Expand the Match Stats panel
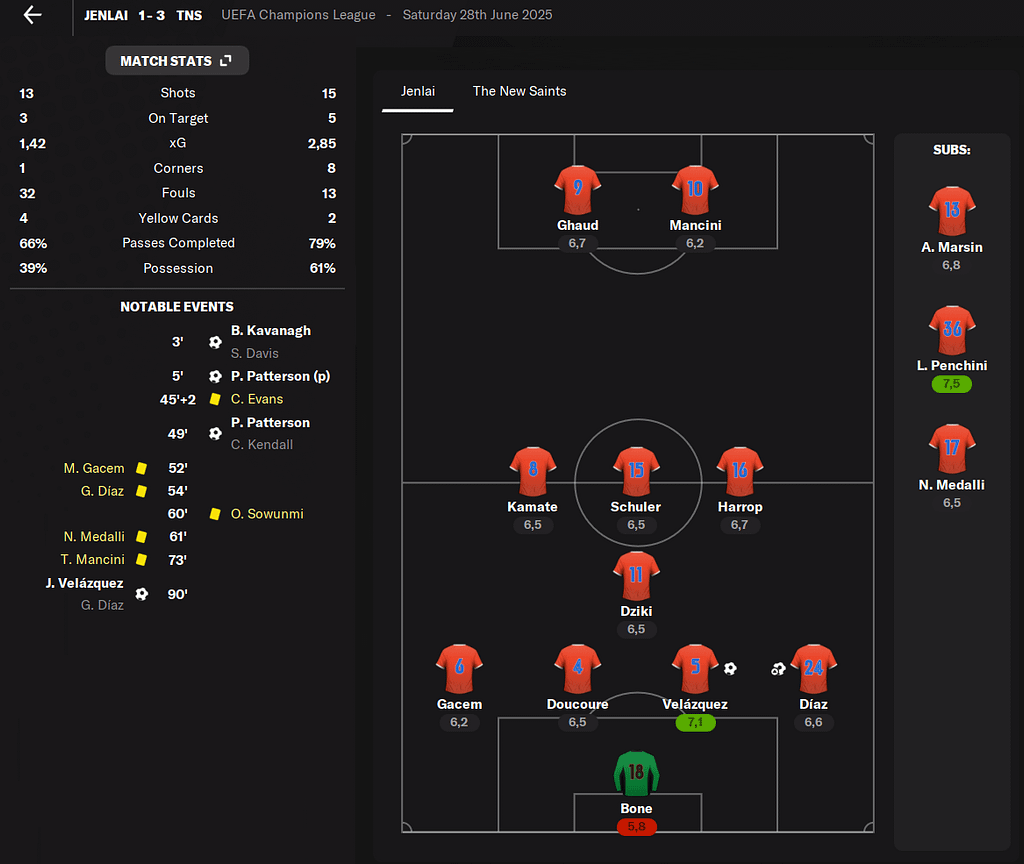 tap(177, 61)
